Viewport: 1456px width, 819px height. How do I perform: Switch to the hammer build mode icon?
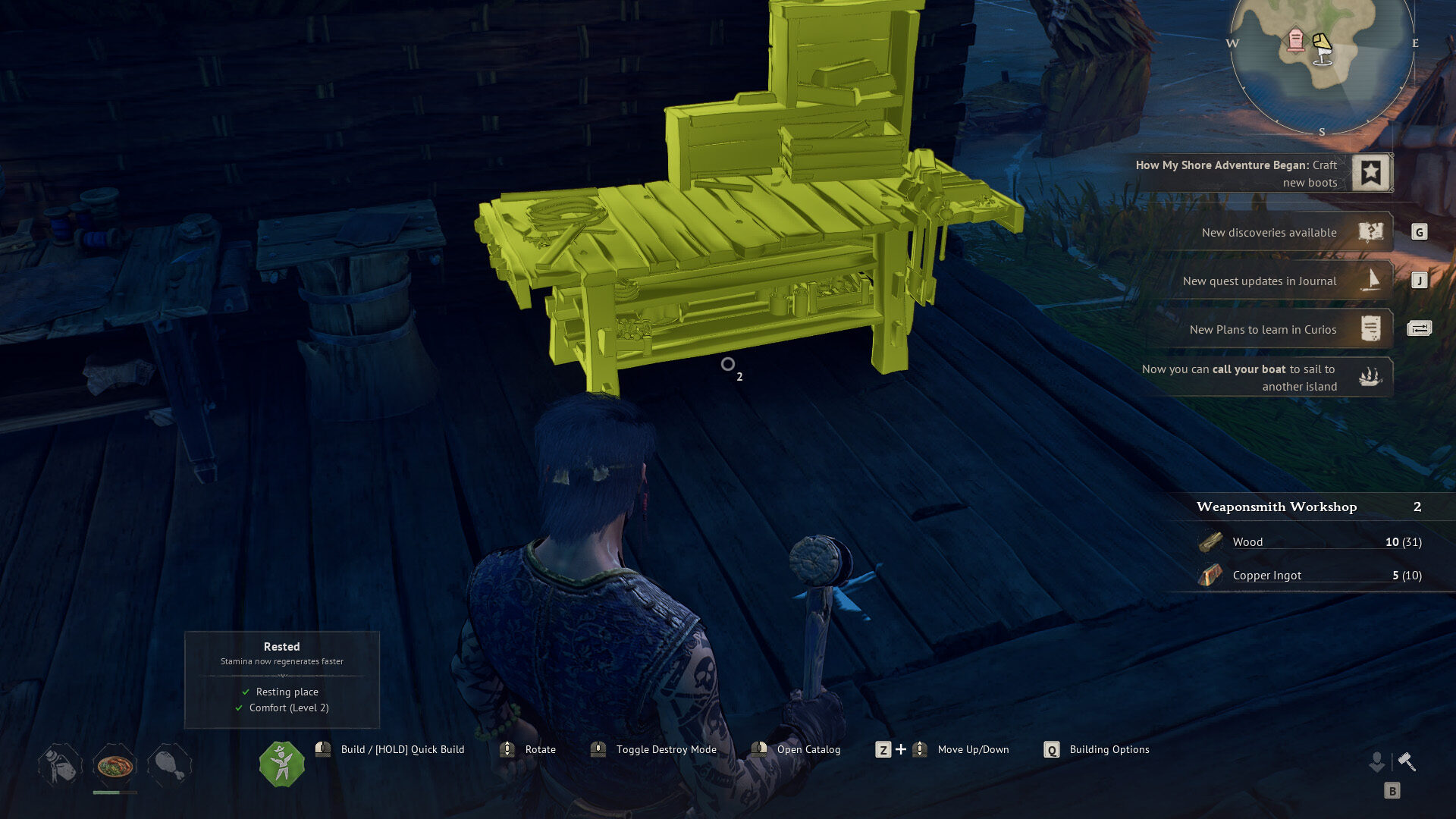click(1407, 761)
